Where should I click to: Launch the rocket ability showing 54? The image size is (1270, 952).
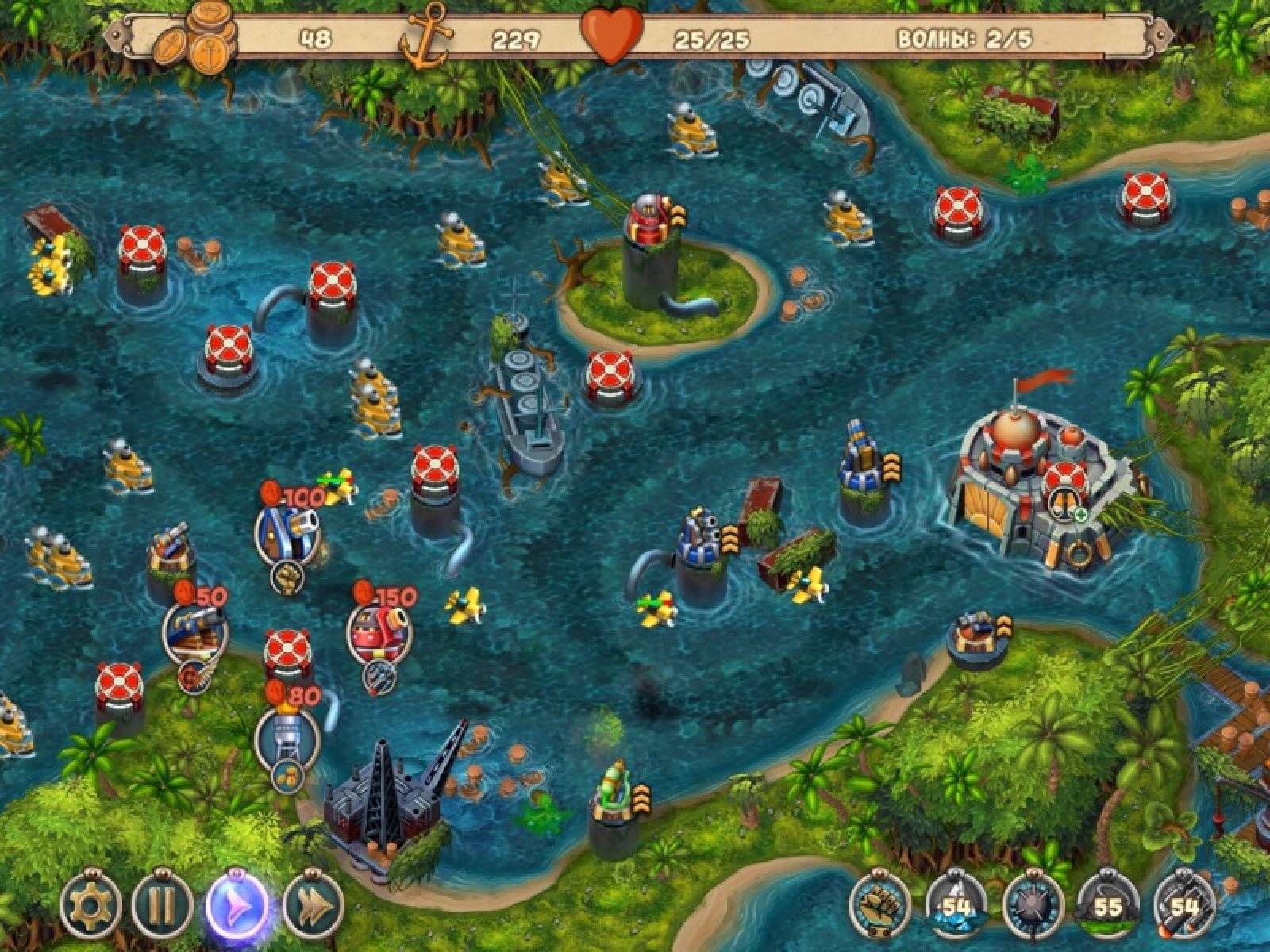1184,904
